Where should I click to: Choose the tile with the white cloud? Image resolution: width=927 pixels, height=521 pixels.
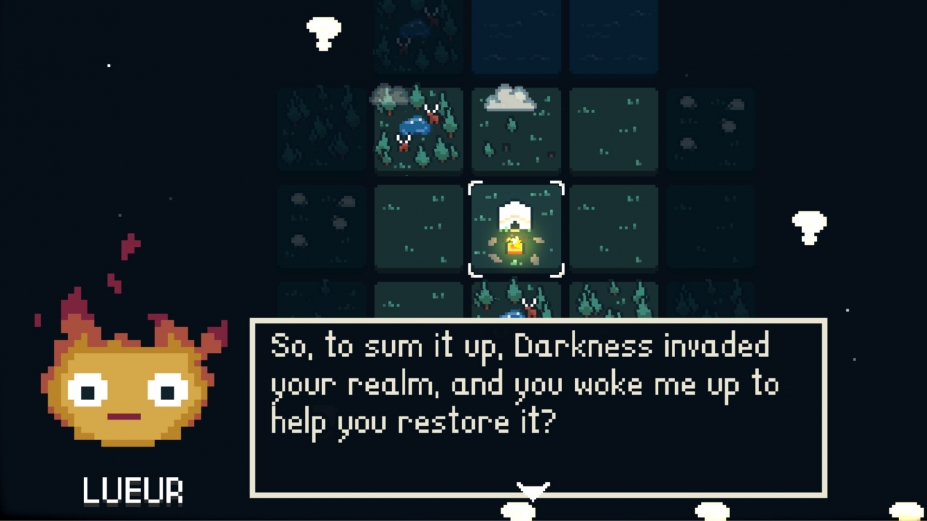tap(516, 129)
